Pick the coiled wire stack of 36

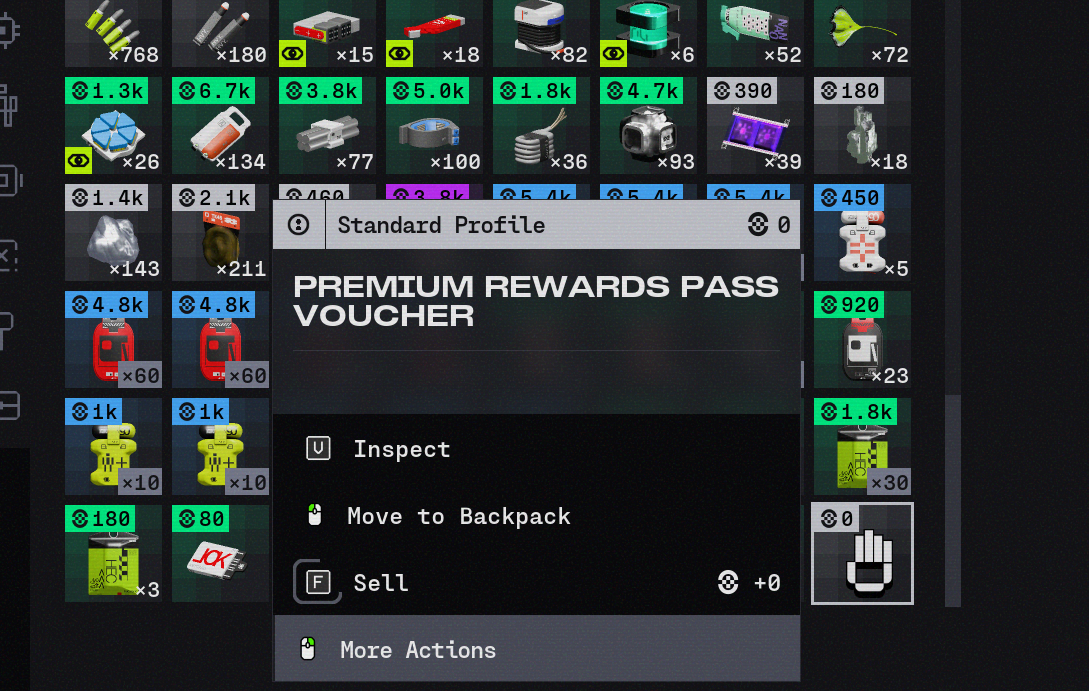point(541,126)
